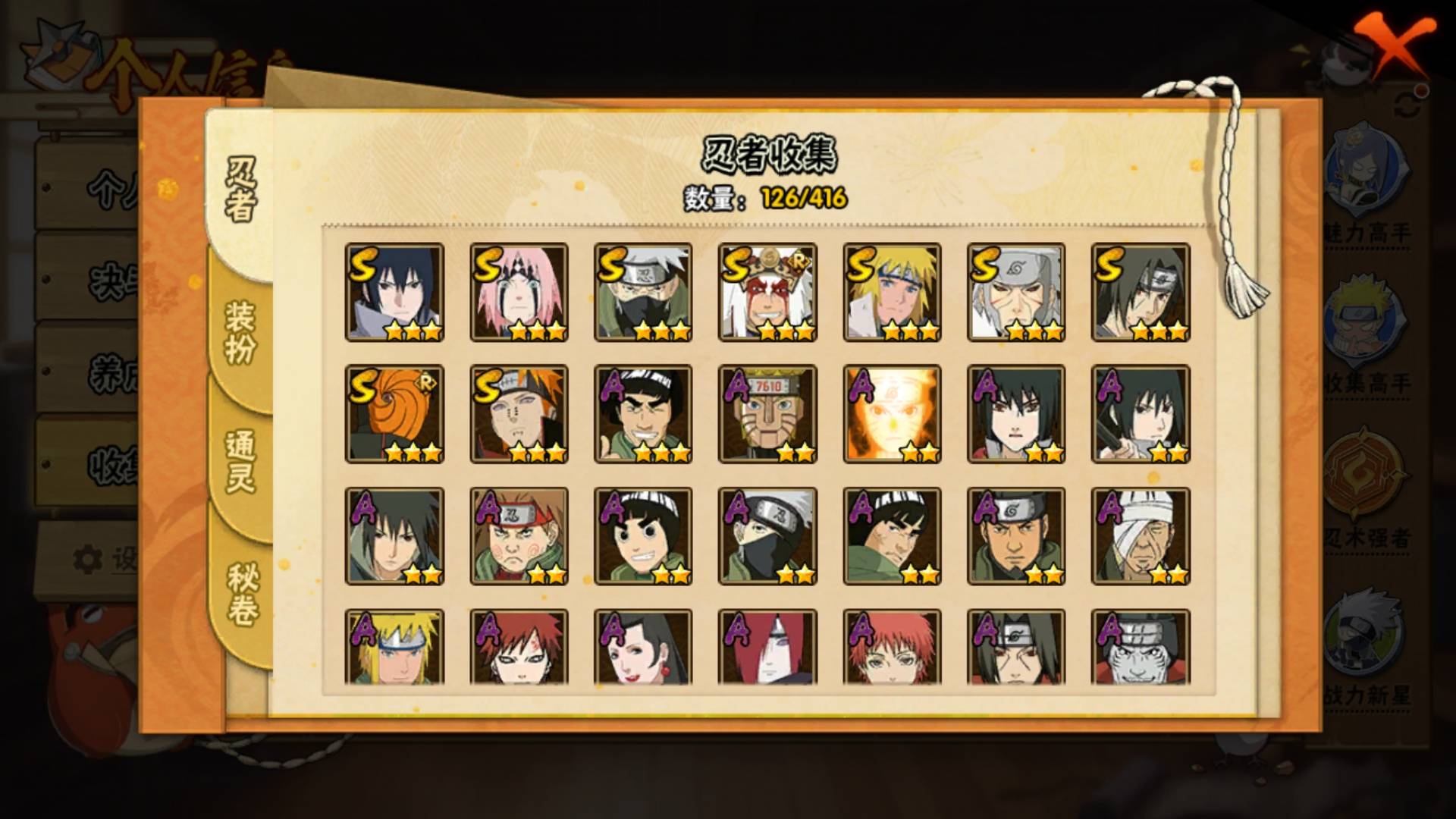Select the pink-haired Sakura S-rank portrait

(519, 293)
